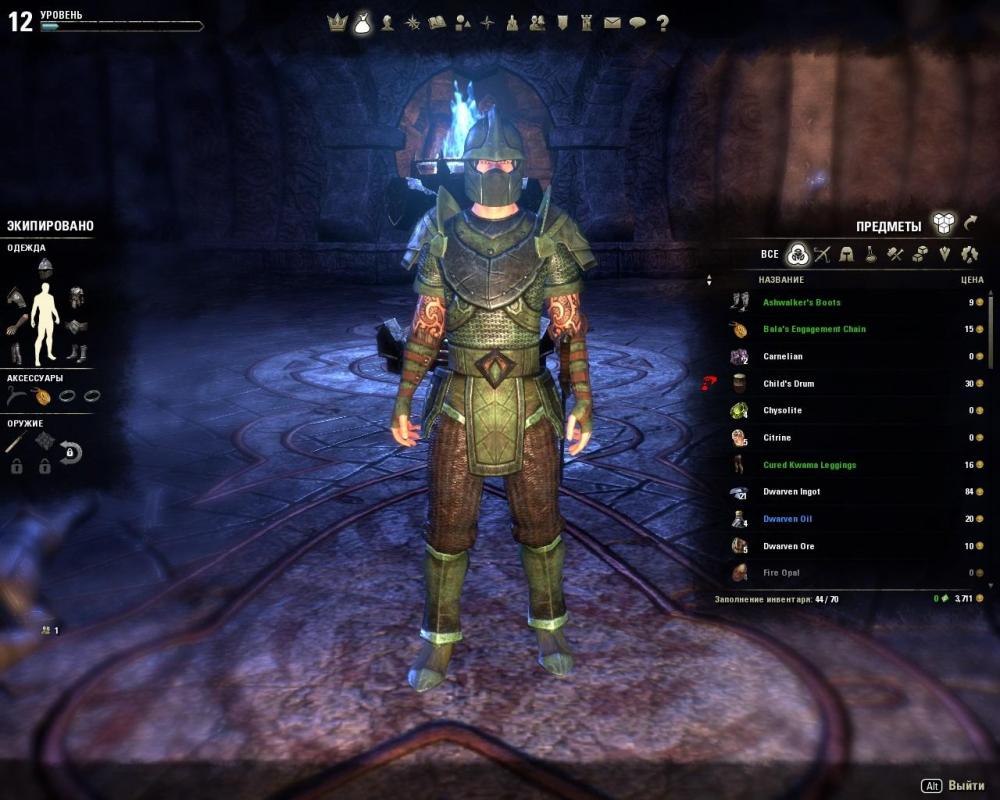1000x800 pixels.
Task: Sort the item list by Название
Action: coord(781,280)
